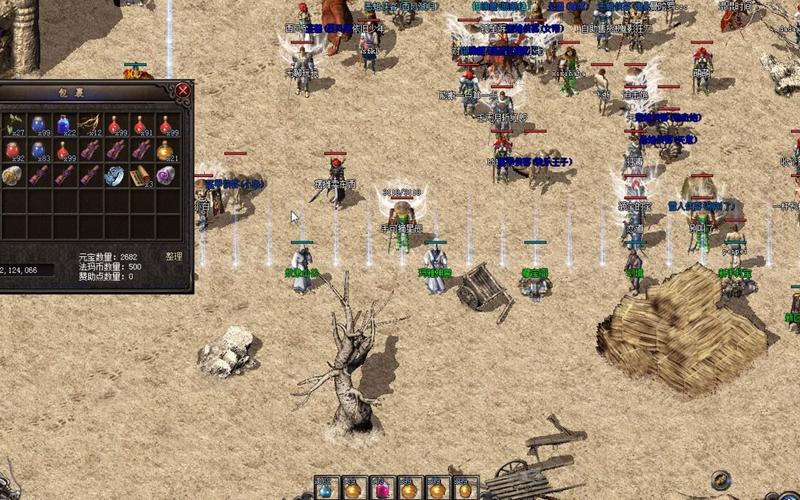Pick the ginseng root stack x12

coord(90,124)
